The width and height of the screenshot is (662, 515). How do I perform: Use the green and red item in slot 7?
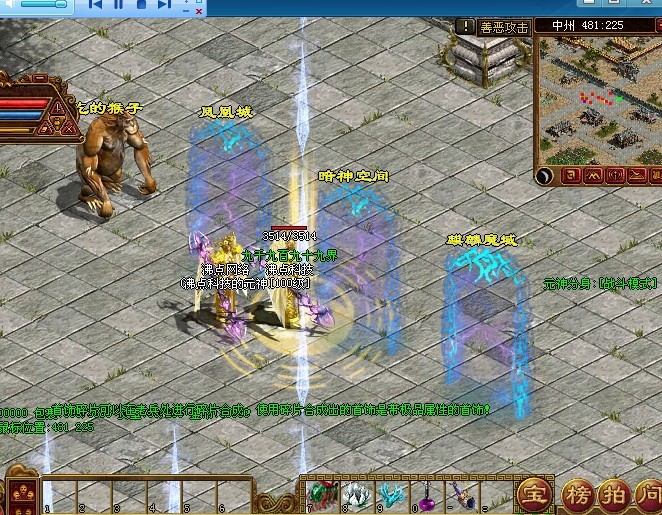click(324, 493)
